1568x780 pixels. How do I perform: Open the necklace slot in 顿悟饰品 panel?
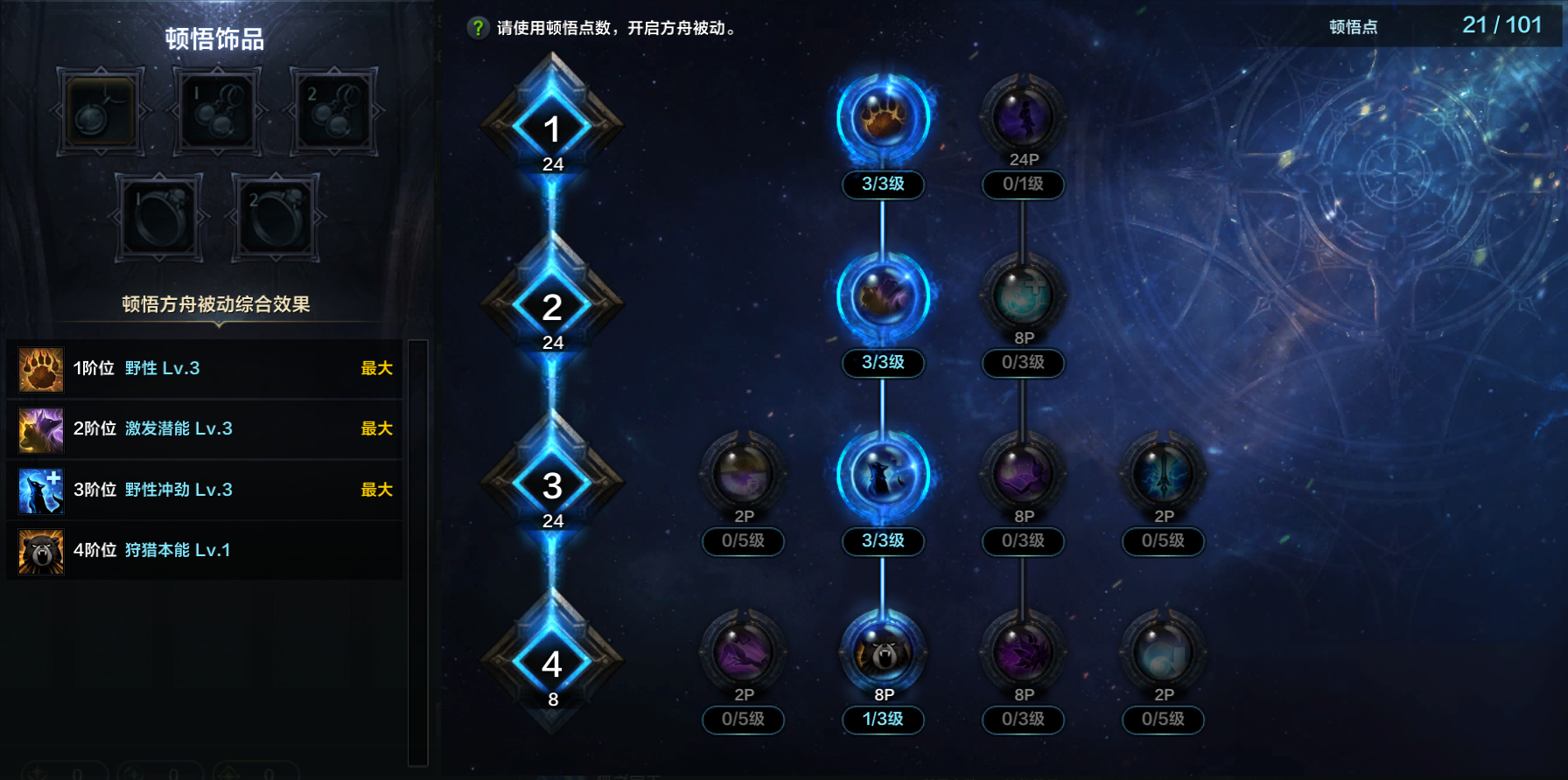(99, 111)
